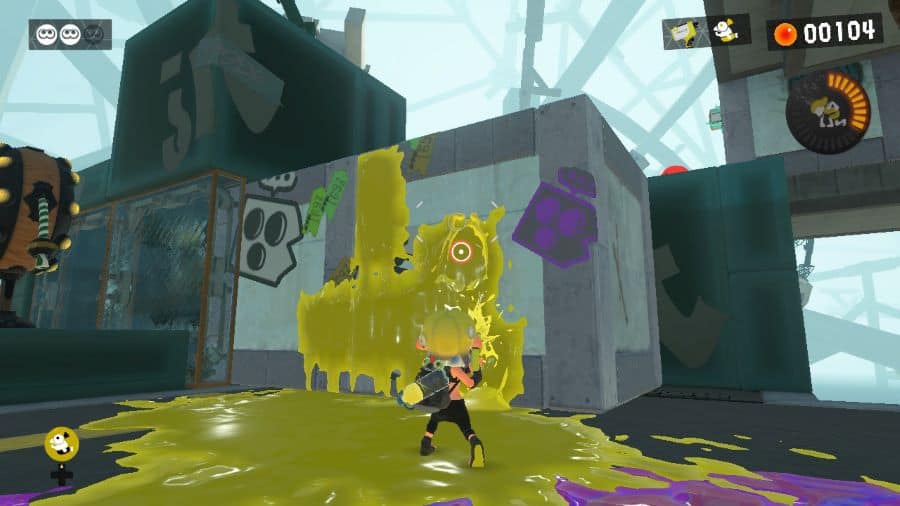Image resolution: width=900 pixels, height=506 pixels.
Task: Click the round yellow Smallfry throw icon
Action: 62,445
